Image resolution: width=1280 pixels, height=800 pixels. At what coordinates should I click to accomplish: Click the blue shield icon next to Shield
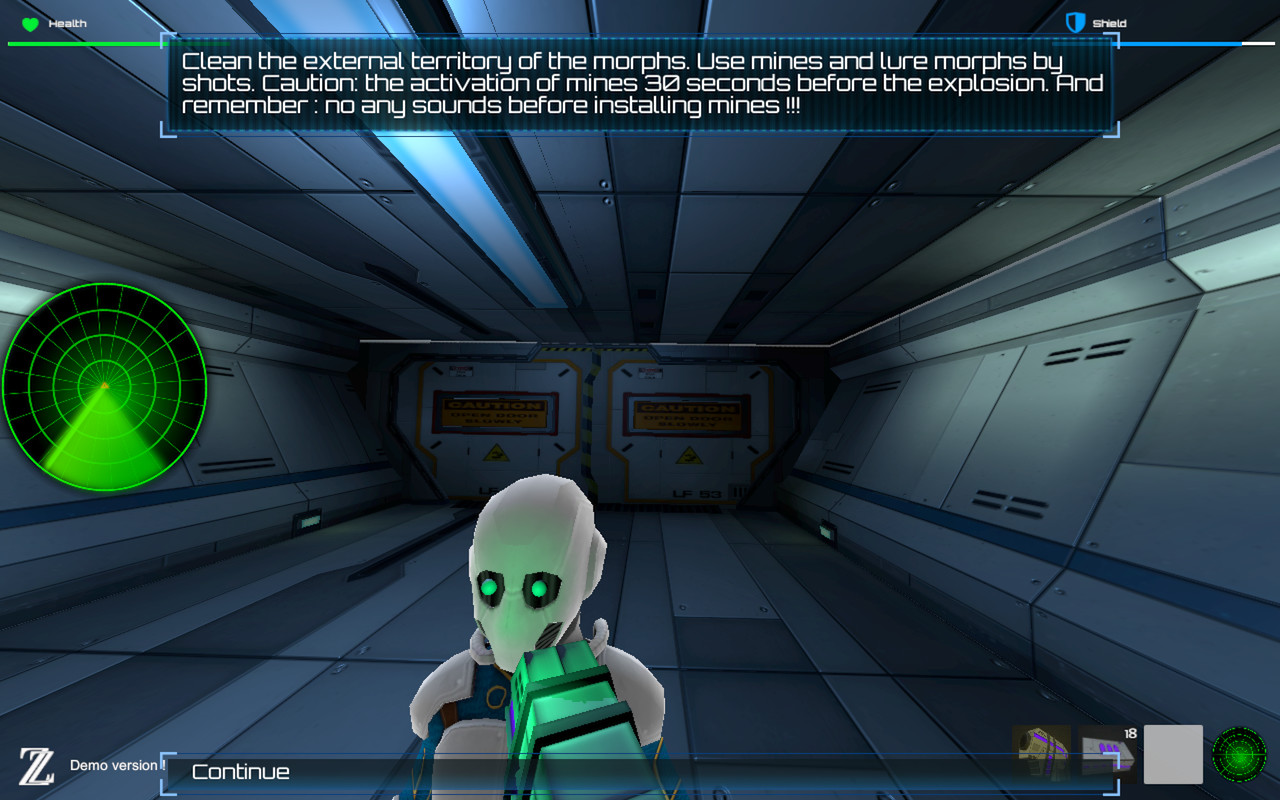(1076, 22)
